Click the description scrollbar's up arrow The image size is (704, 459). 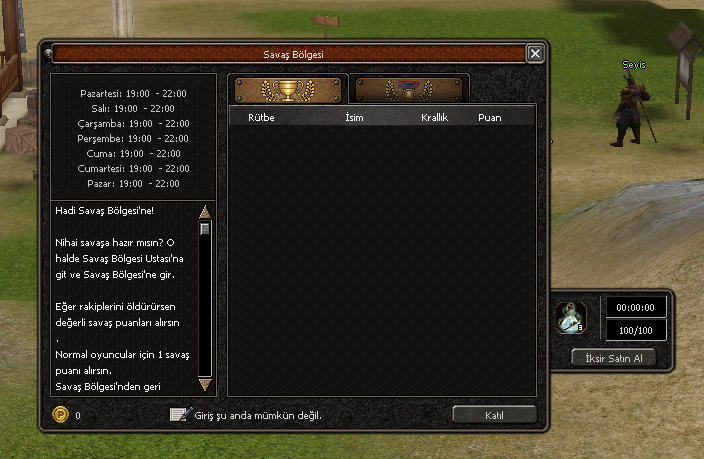pos(205,212)
